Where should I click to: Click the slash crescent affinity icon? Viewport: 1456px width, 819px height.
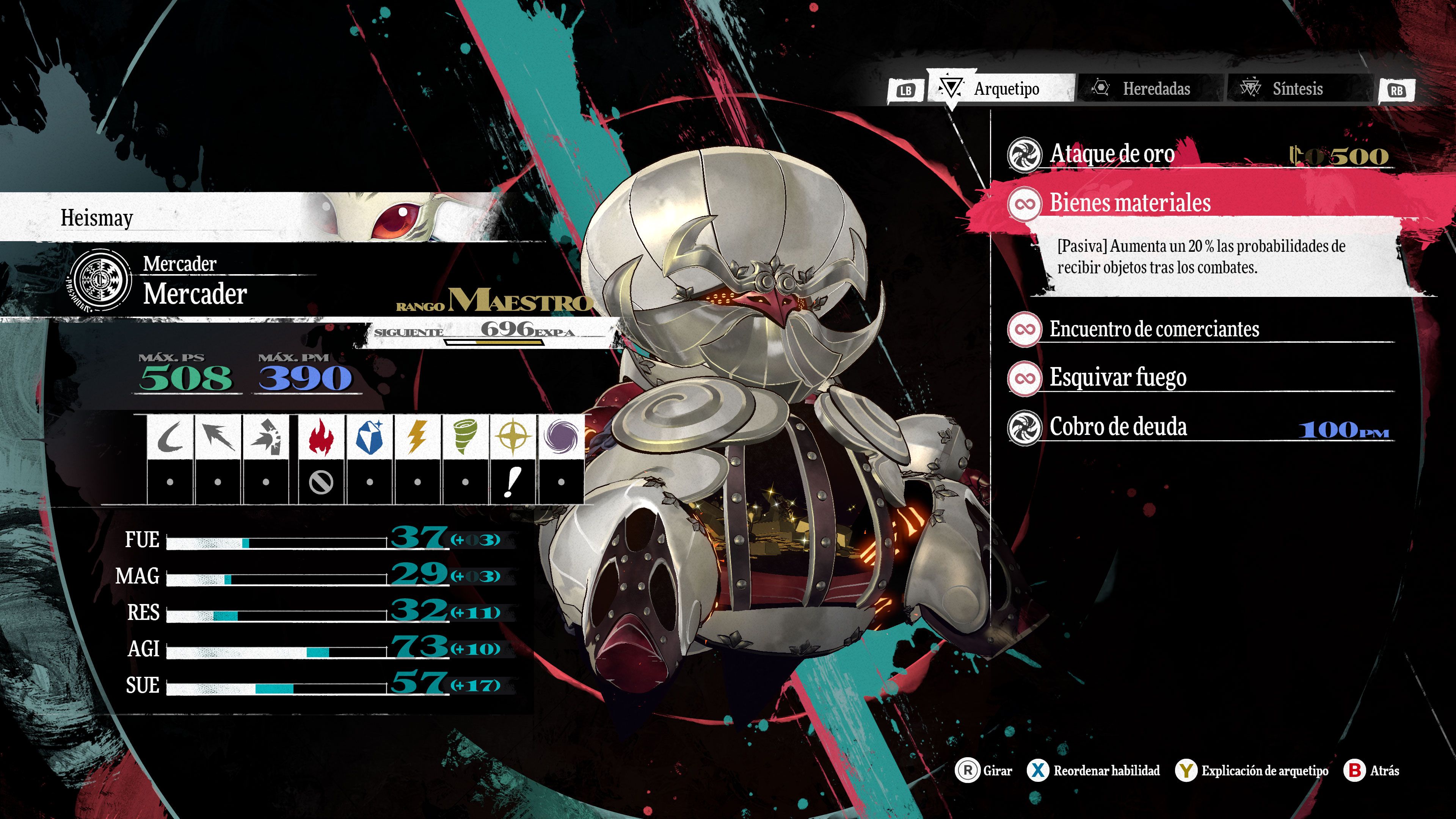(x=169, y=437)
